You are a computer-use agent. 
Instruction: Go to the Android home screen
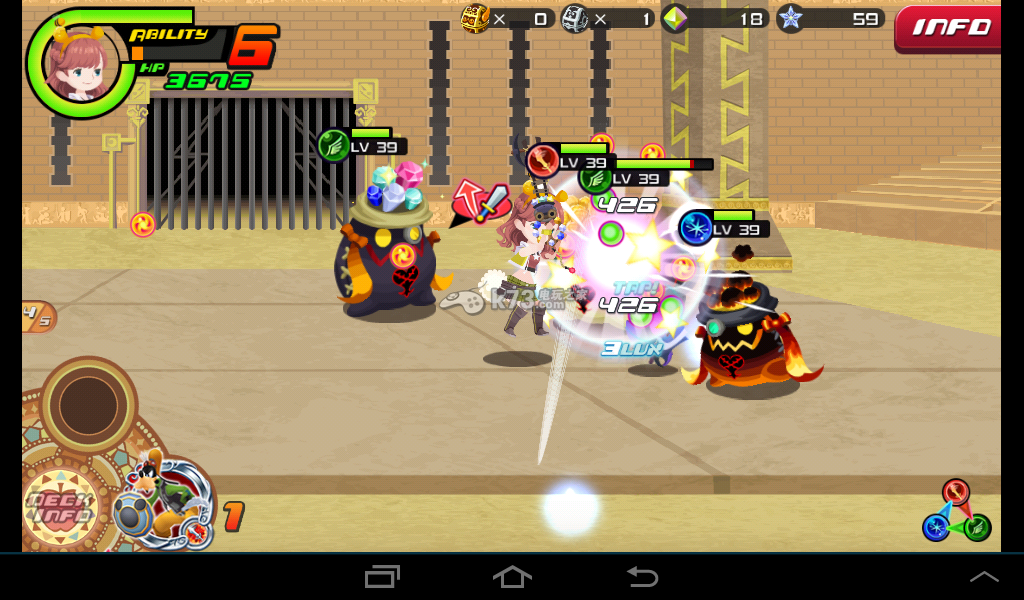click(512, 576)
